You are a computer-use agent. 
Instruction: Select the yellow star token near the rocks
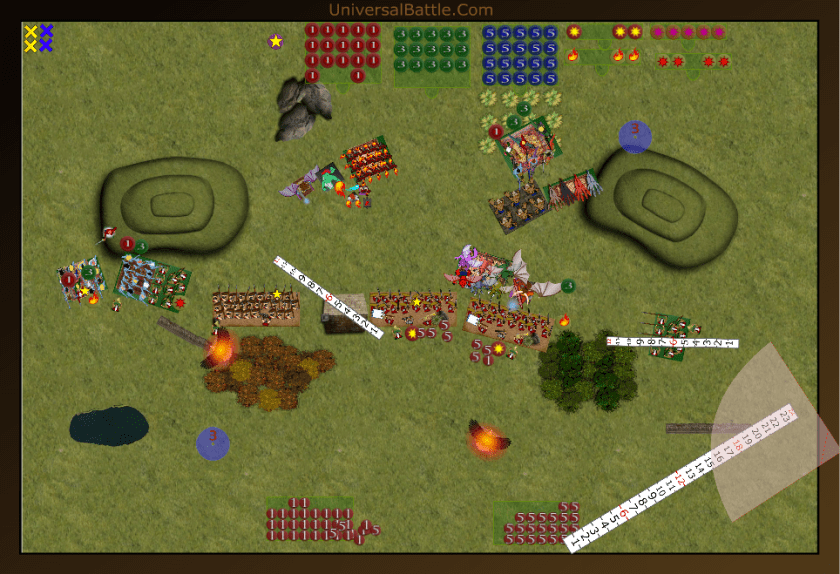click(x=276, y=41)
